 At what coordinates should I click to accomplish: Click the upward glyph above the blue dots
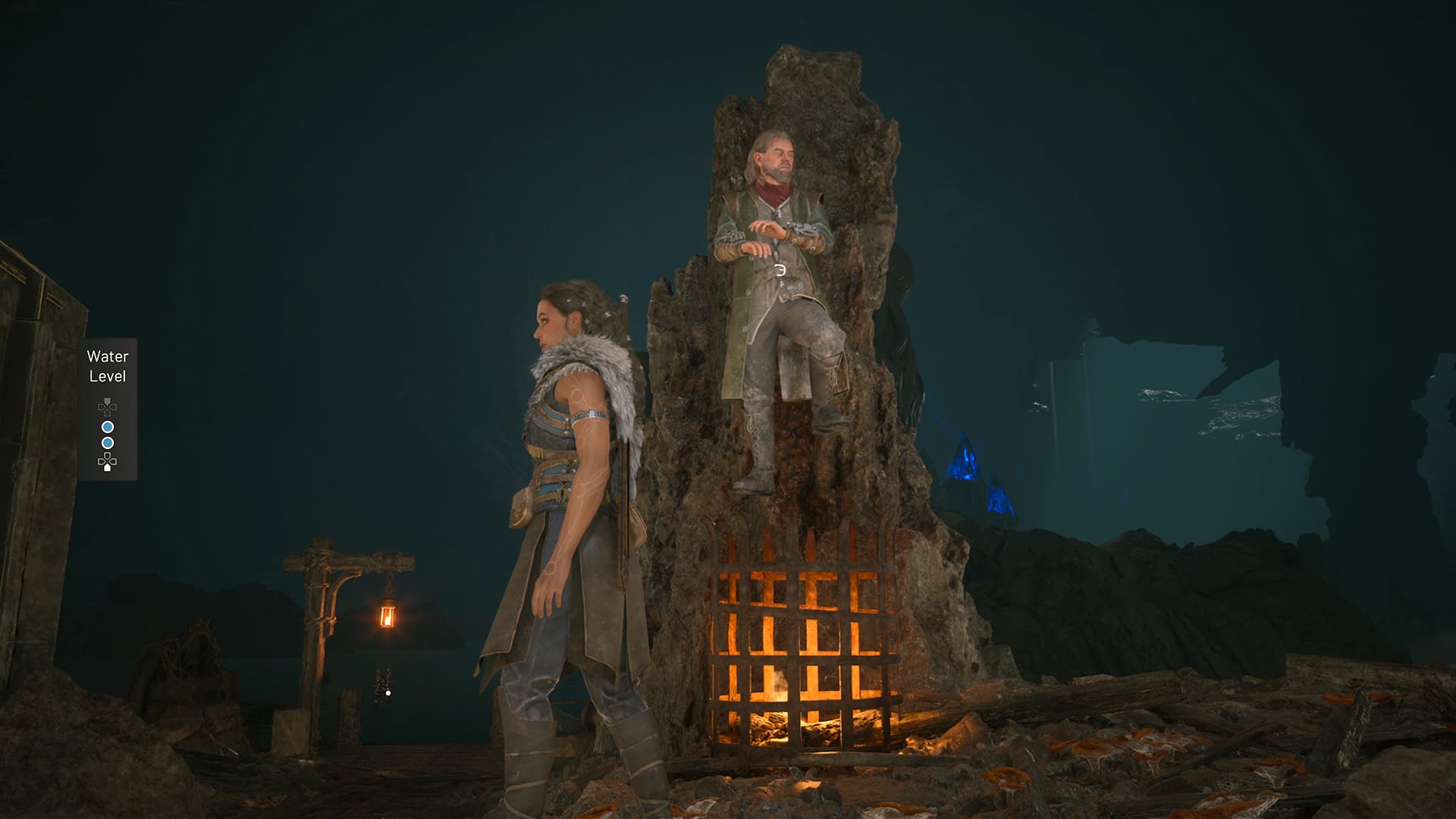[107, 406]
